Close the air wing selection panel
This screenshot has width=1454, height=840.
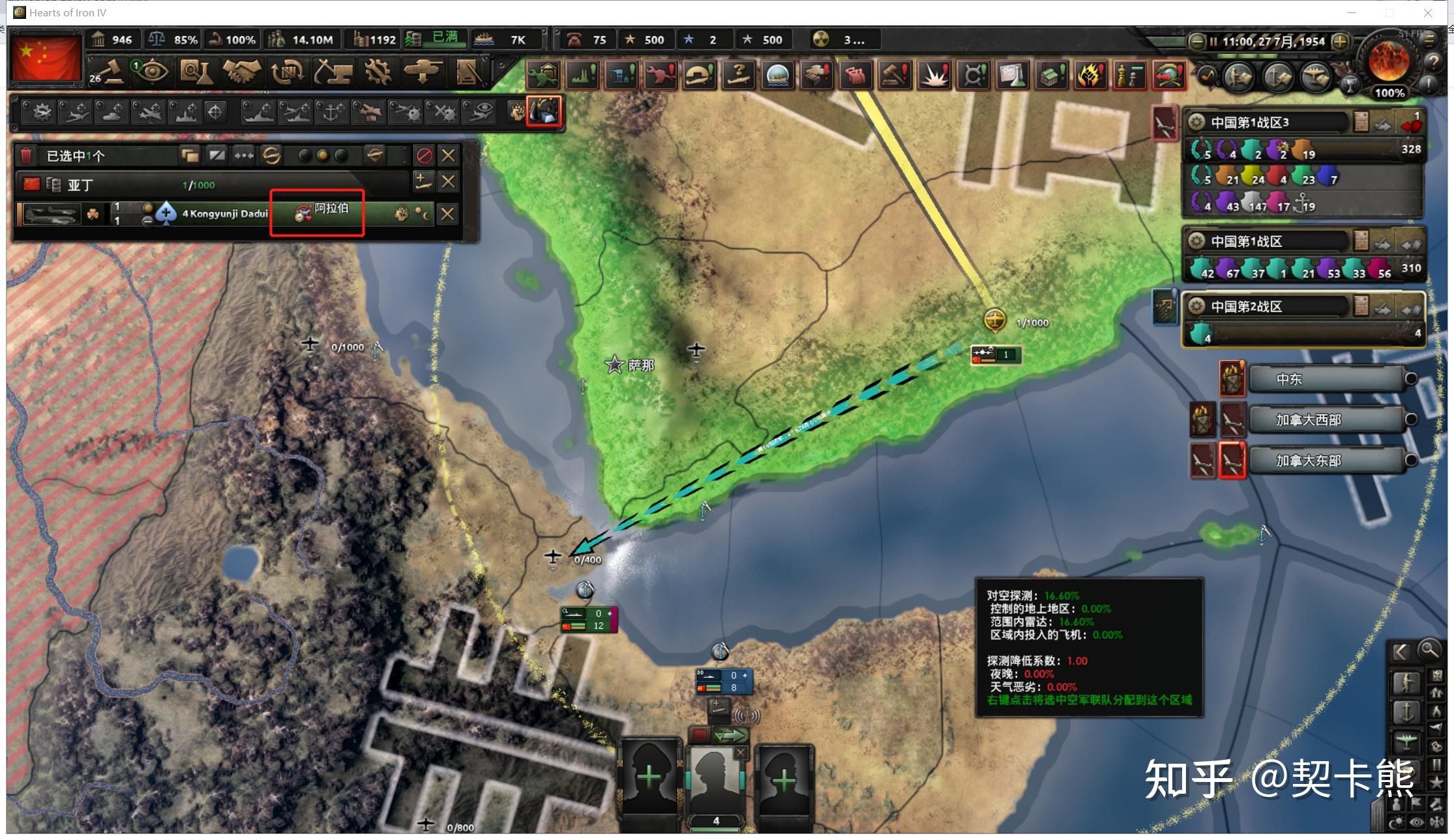point(448,156)
